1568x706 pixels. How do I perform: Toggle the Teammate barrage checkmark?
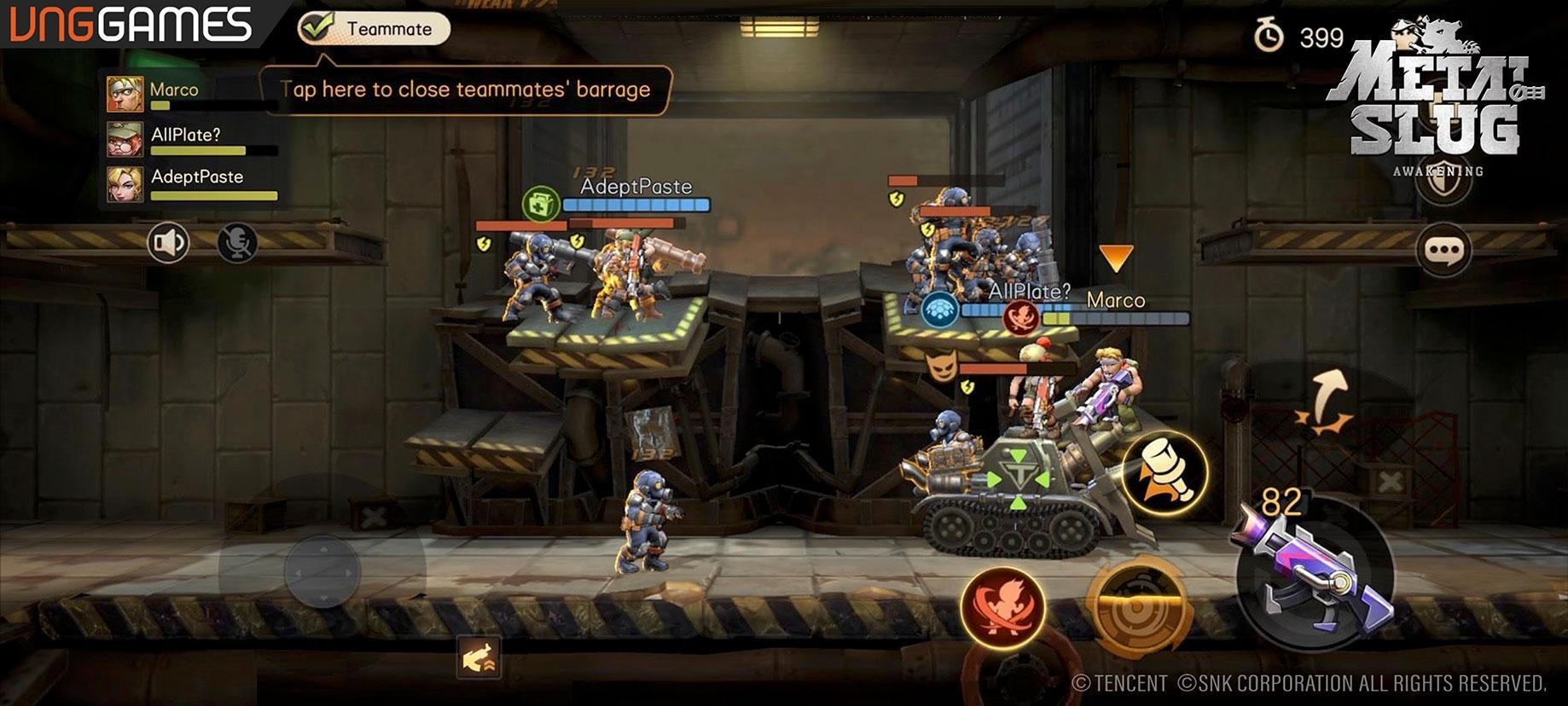pos(316,26)
